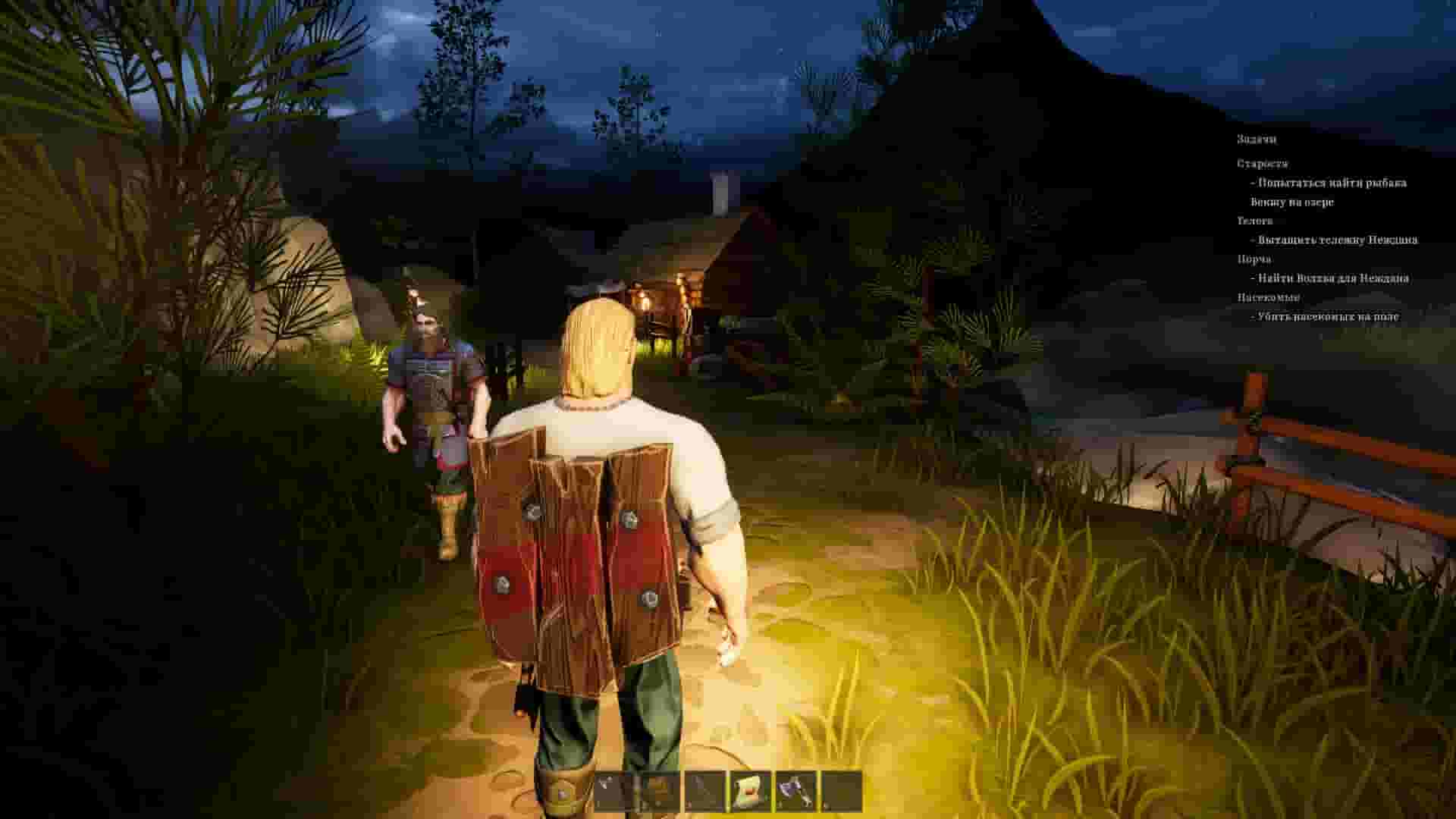Expand the 'Порча' quest section
Image resolution: width=1456 pixels, height=819 pixels.
(1254, 259)
